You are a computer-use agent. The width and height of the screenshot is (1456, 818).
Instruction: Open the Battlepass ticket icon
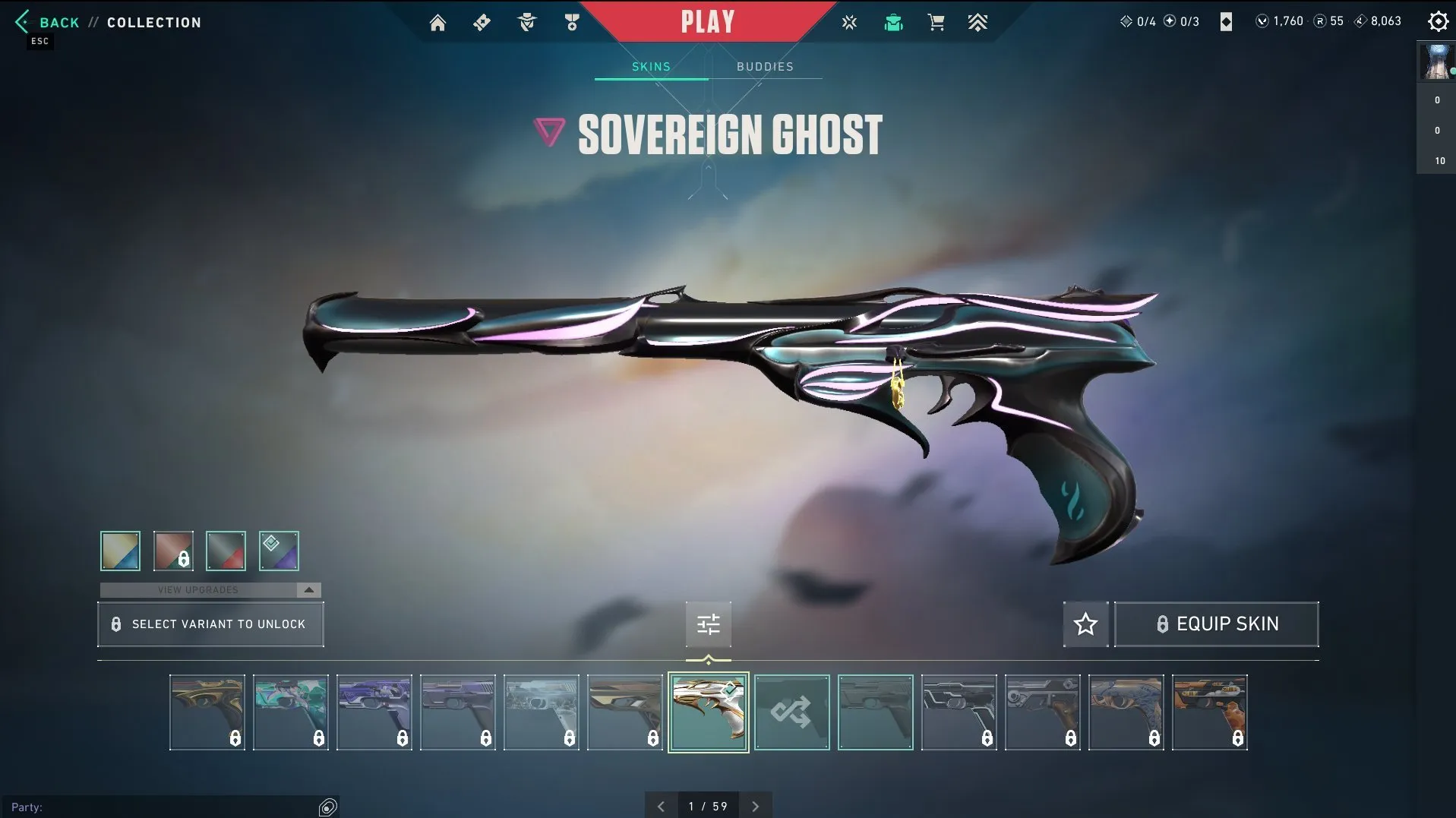click(482, 22)
